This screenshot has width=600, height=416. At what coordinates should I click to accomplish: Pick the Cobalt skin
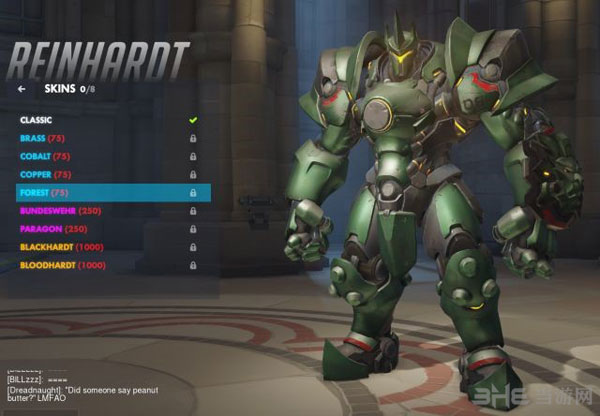pos(44,156)
